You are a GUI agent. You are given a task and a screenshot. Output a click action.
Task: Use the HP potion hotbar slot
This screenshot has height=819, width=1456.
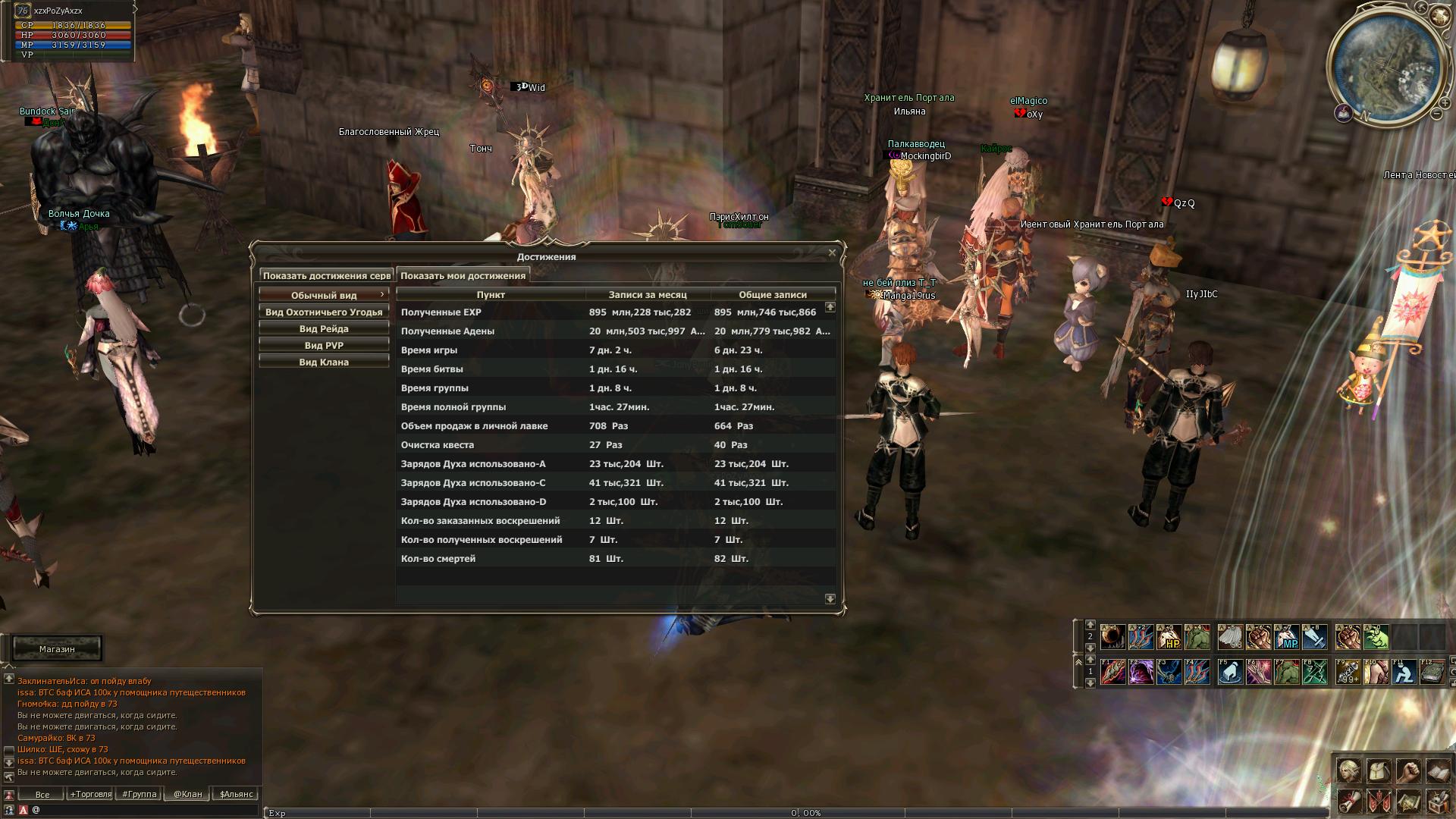(x=1169, y=638)
